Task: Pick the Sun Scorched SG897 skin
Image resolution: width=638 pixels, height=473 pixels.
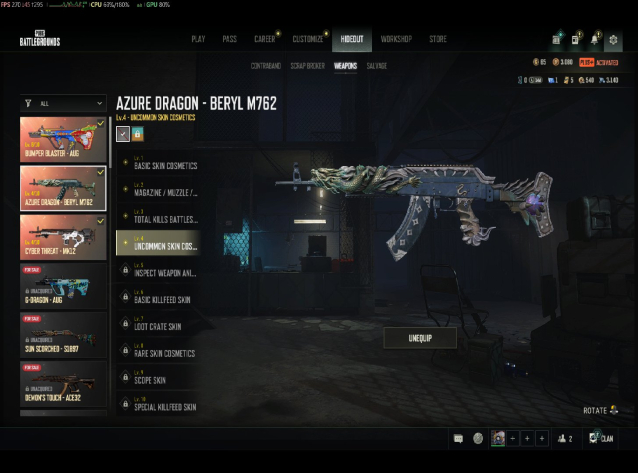Action: 63,332
